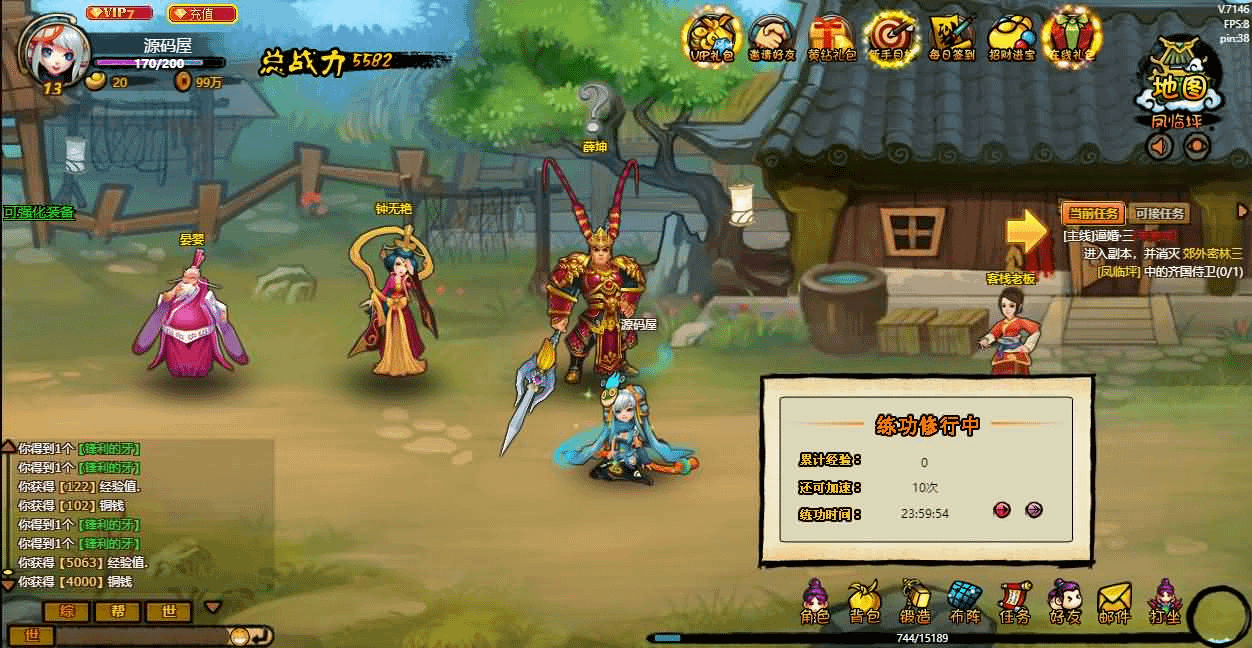This screenshot has height=648, width=1252.
Task: Open the 每日签到 daily sign-in icon
Action: [x=951, y=38]
